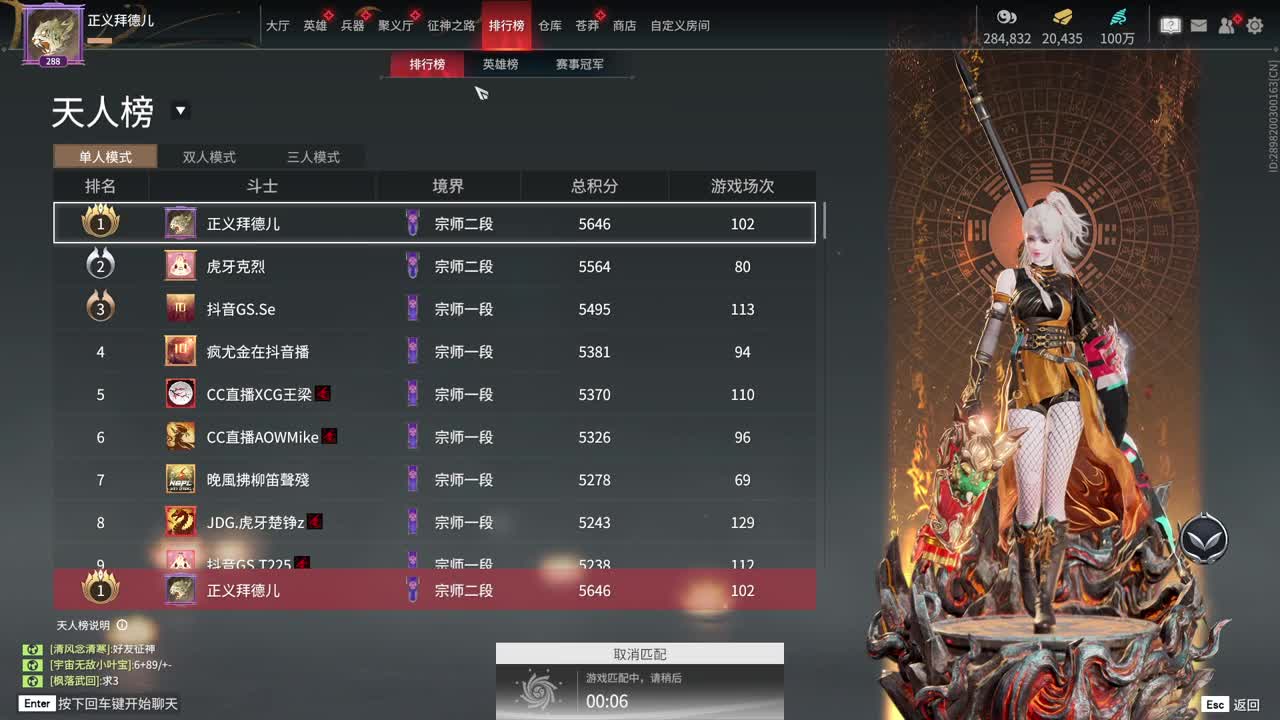Switch to 双人模式 mode

pos(208,157)
